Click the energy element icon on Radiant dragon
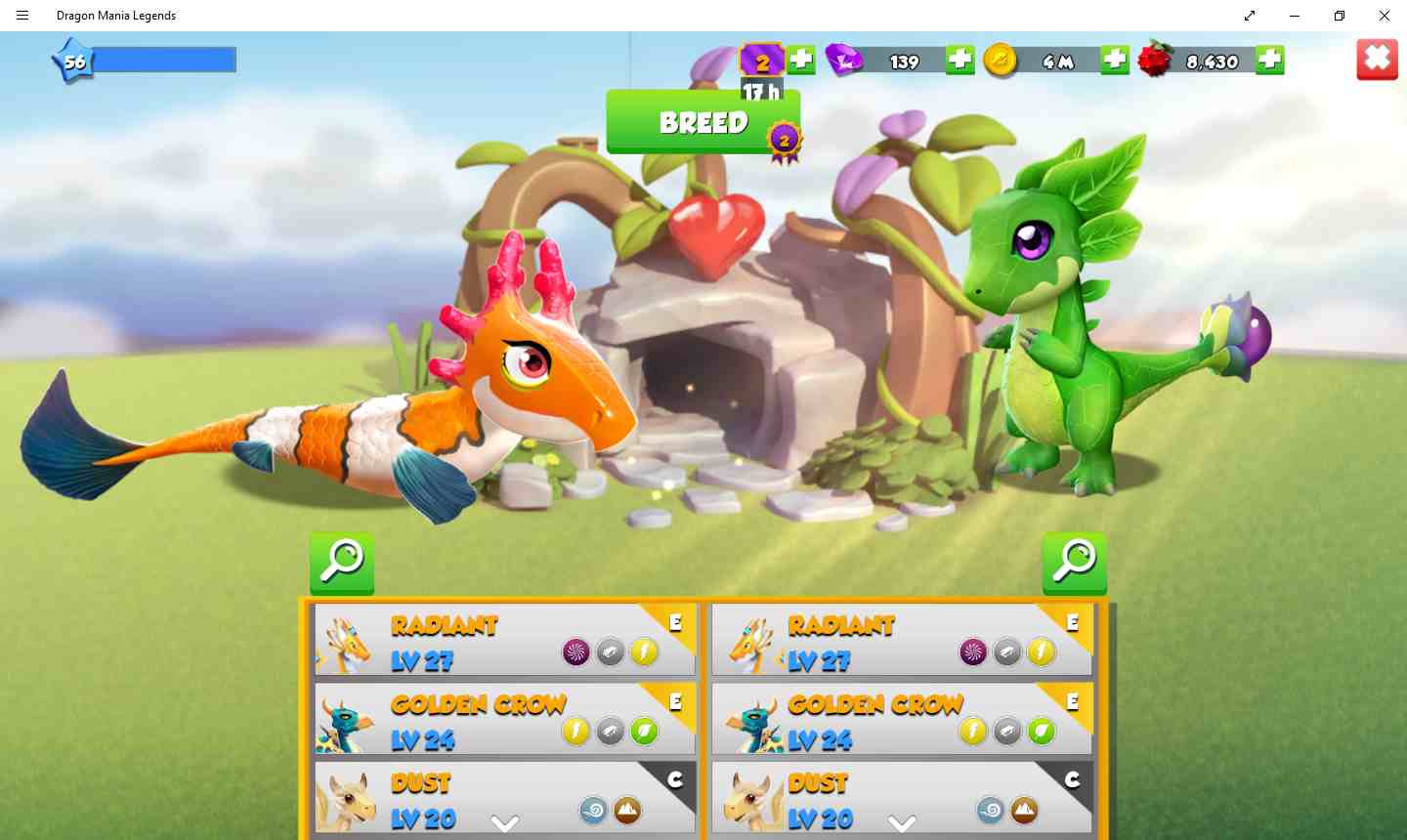1407x840 pixels. 642,651
